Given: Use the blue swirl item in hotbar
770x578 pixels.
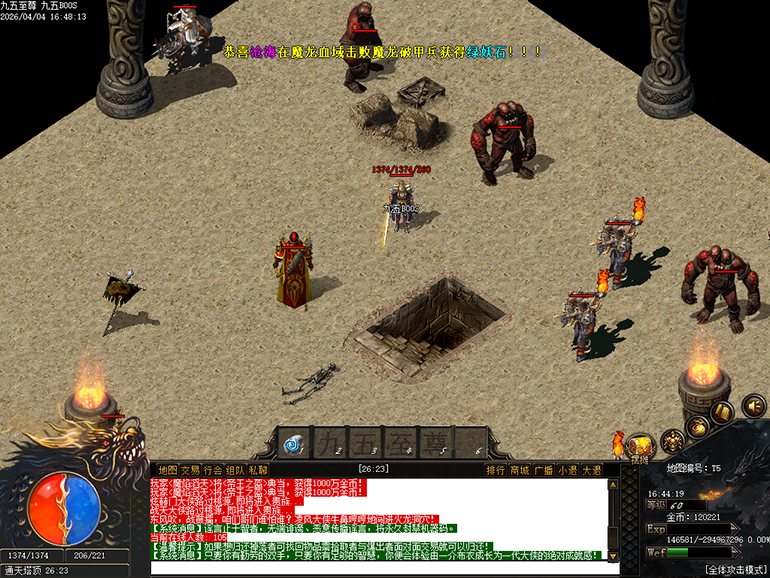Looking at the screenshot, I should [294, 441].
